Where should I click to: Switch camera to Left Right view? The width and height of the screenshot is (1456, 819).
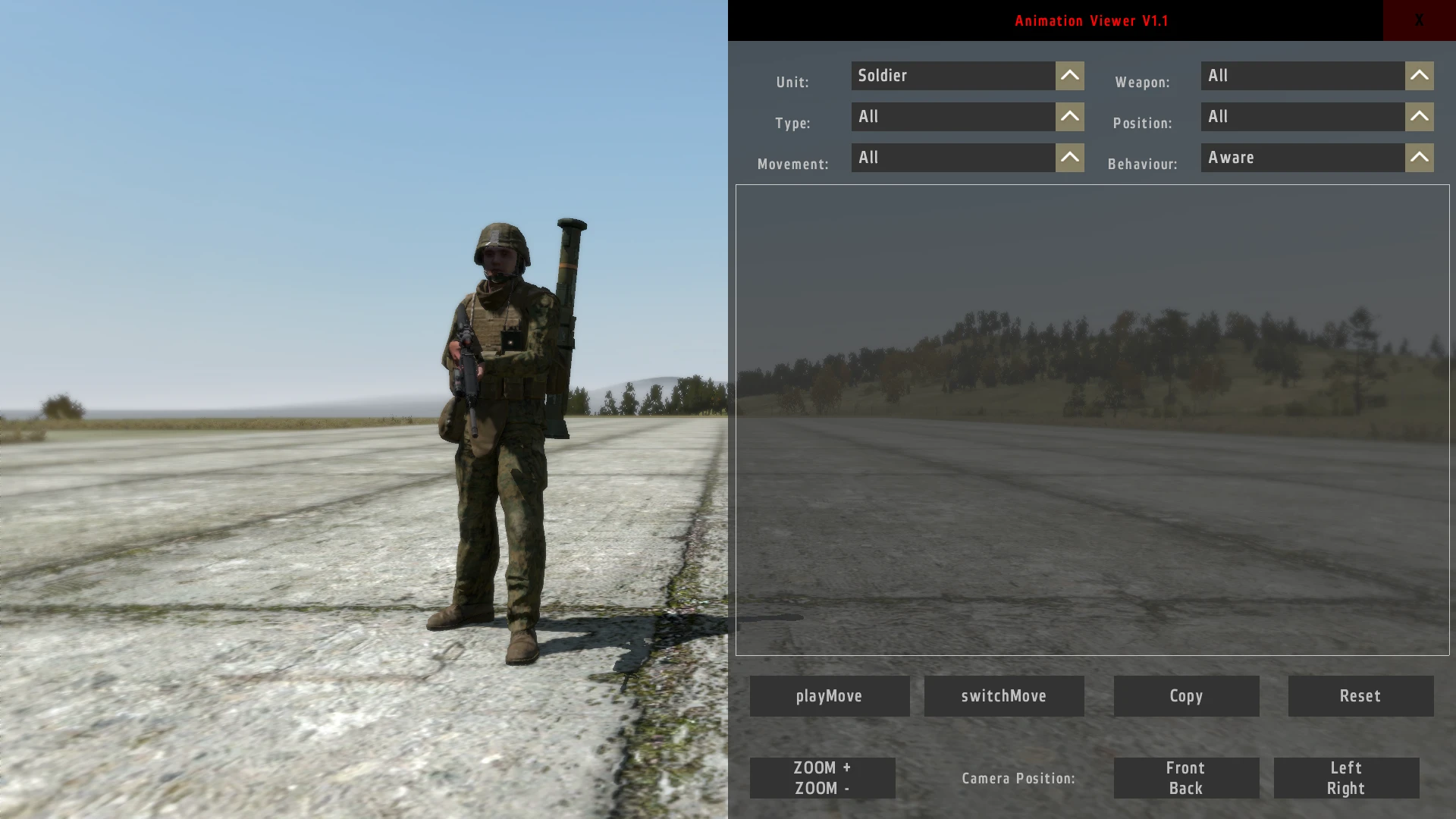point(1346,777)
